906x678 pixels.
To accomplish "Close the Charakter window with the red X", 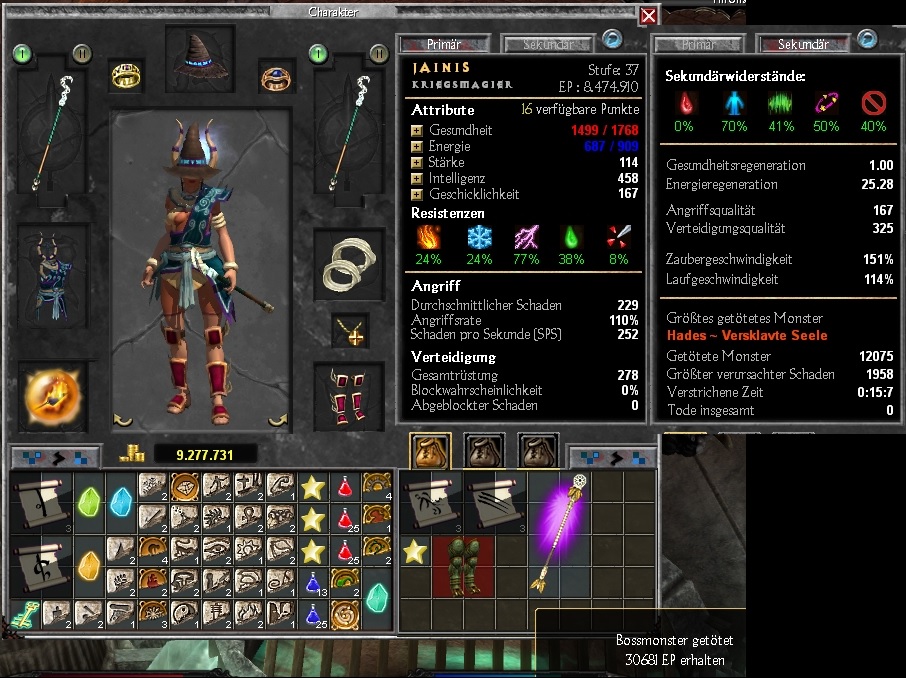I will pyautogui.click(x=649, y=15).
